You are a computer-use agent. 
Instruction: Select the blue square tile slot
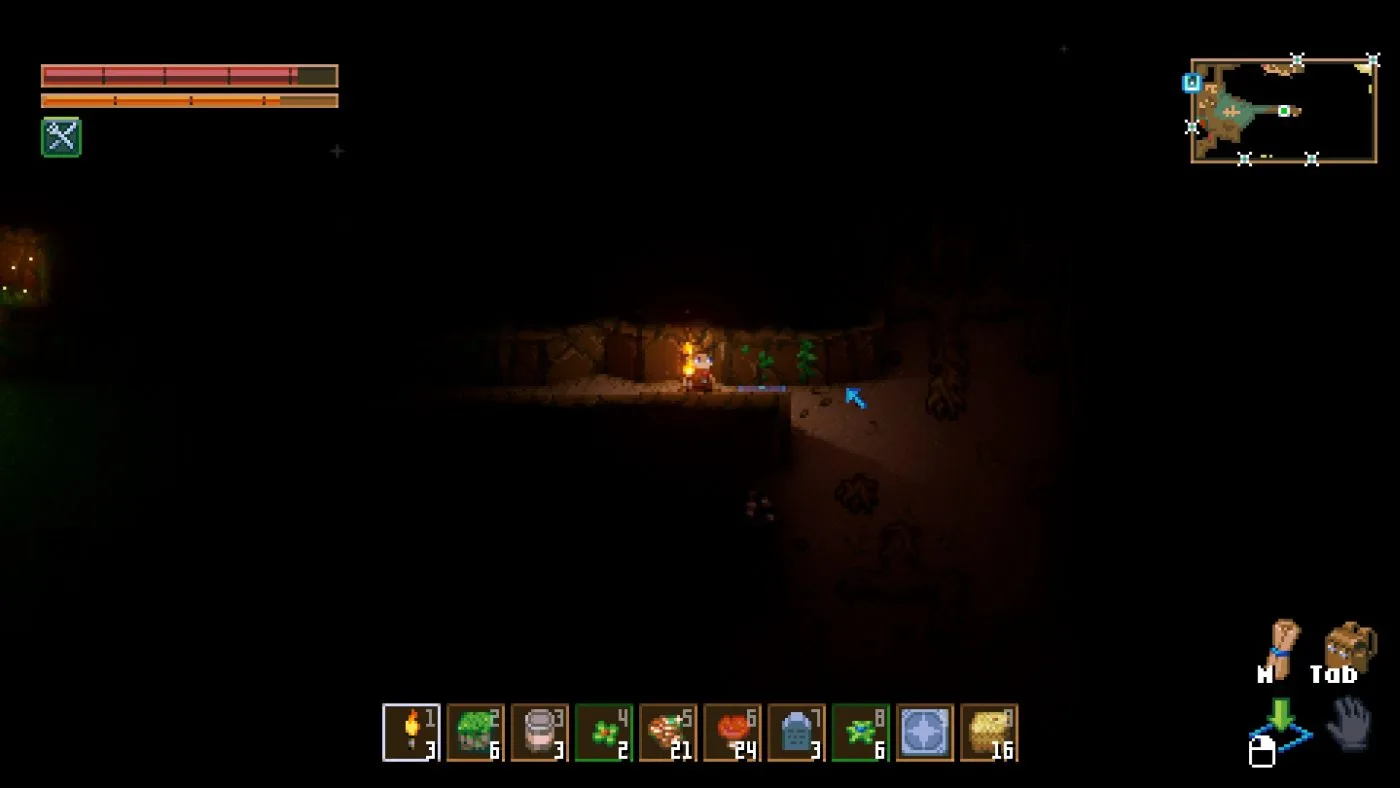pos(925,732)
